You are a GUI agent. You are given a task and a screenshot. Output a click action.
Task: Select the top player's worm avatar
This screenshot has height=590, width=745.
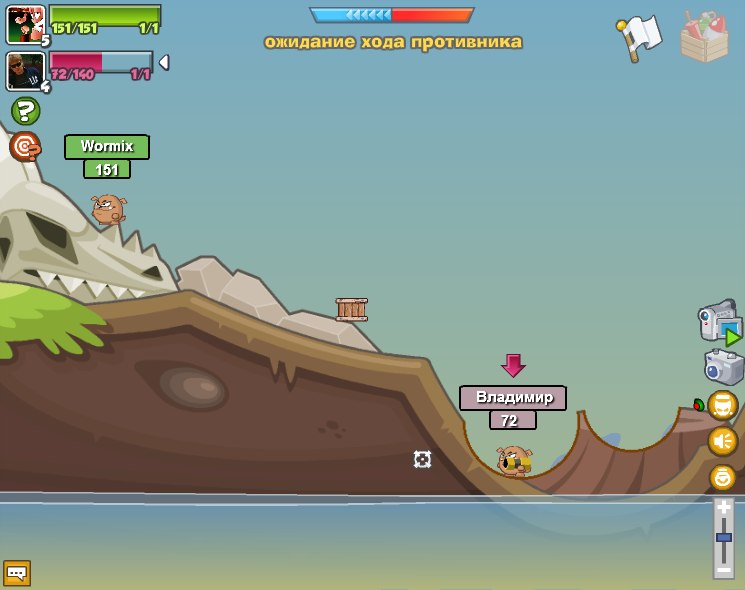25,24
